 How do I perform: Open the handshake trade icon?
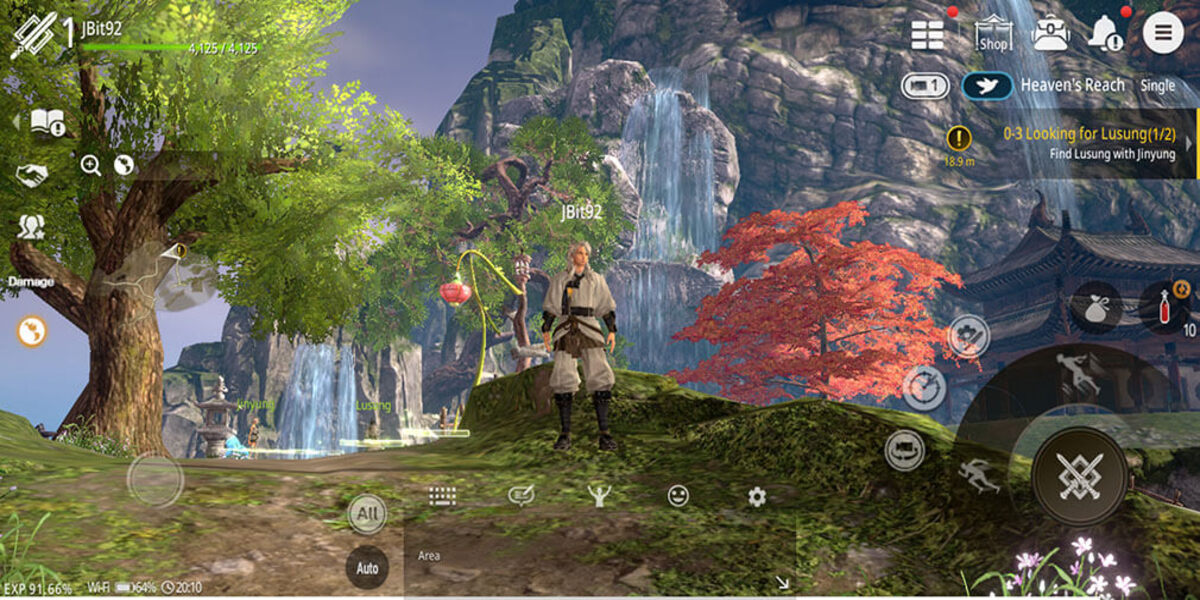coord(32,176)
